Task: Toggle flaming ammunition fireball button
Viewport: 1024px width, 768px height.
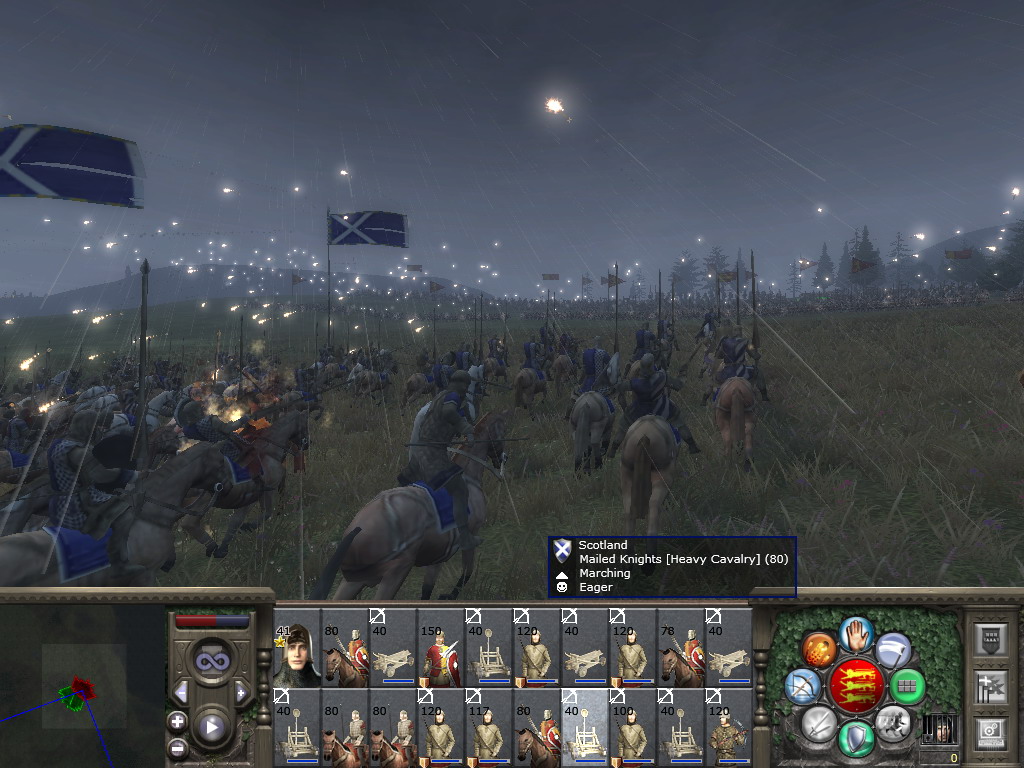Action: [819, 648]
